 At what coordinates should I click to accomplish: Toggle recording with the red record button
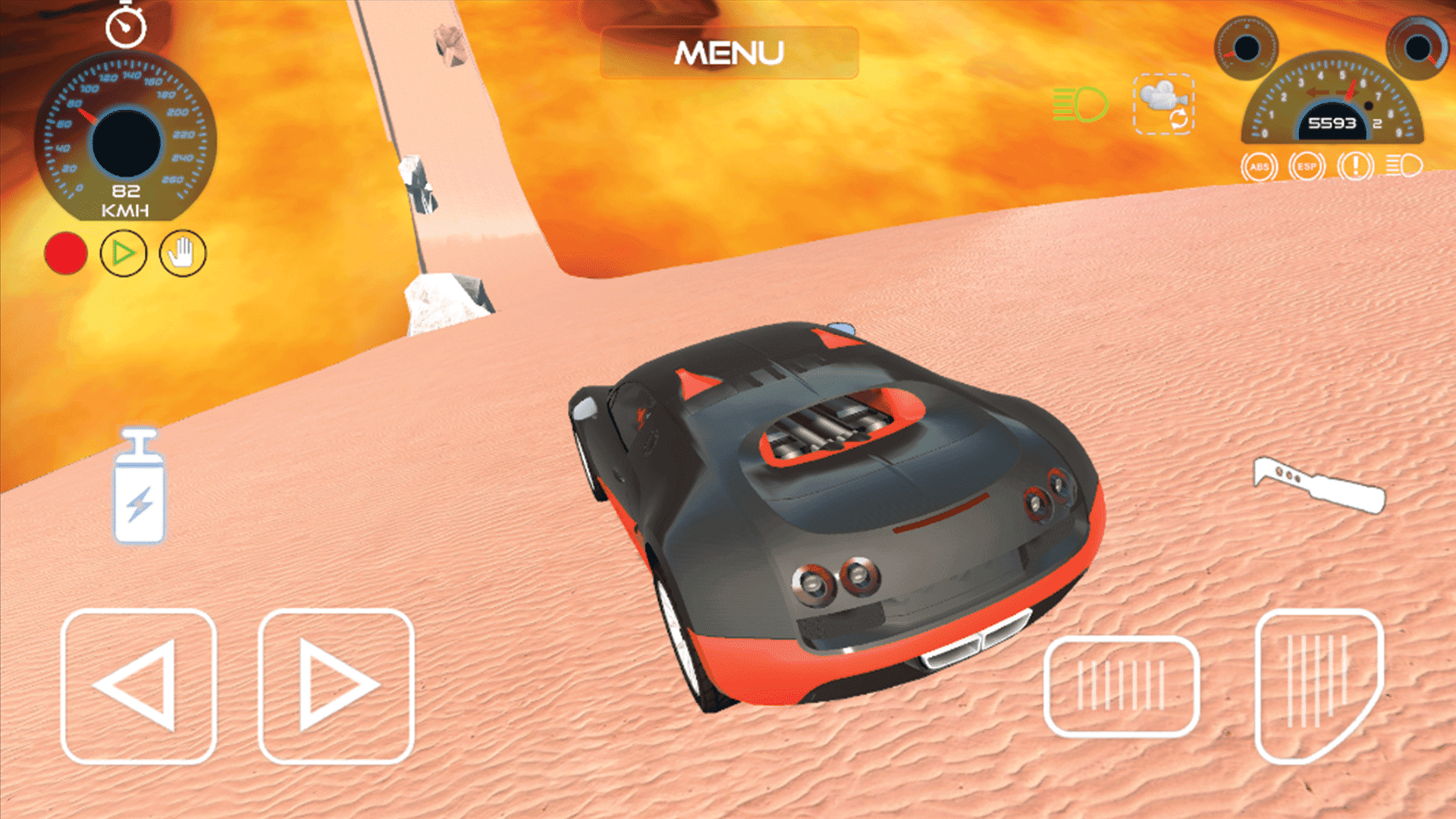[x=67, y=253]
